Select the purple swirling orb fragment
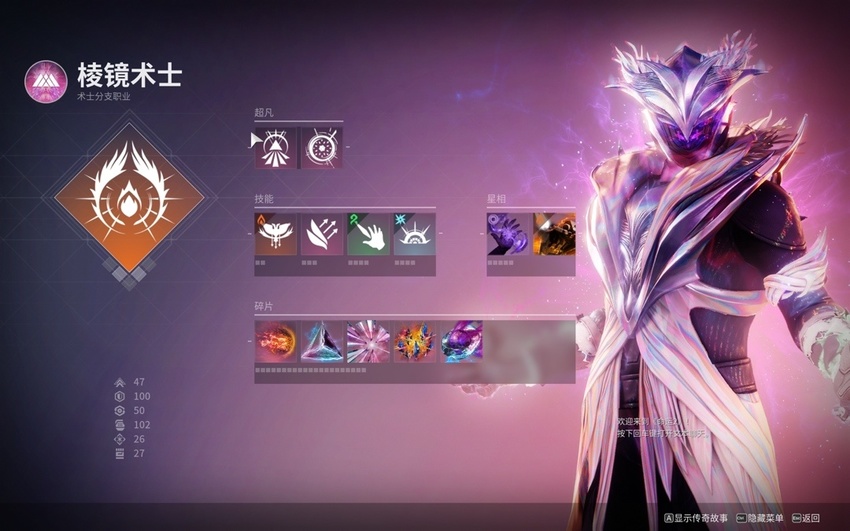Screen dimensions: 850x531 (x=461, y=342)
